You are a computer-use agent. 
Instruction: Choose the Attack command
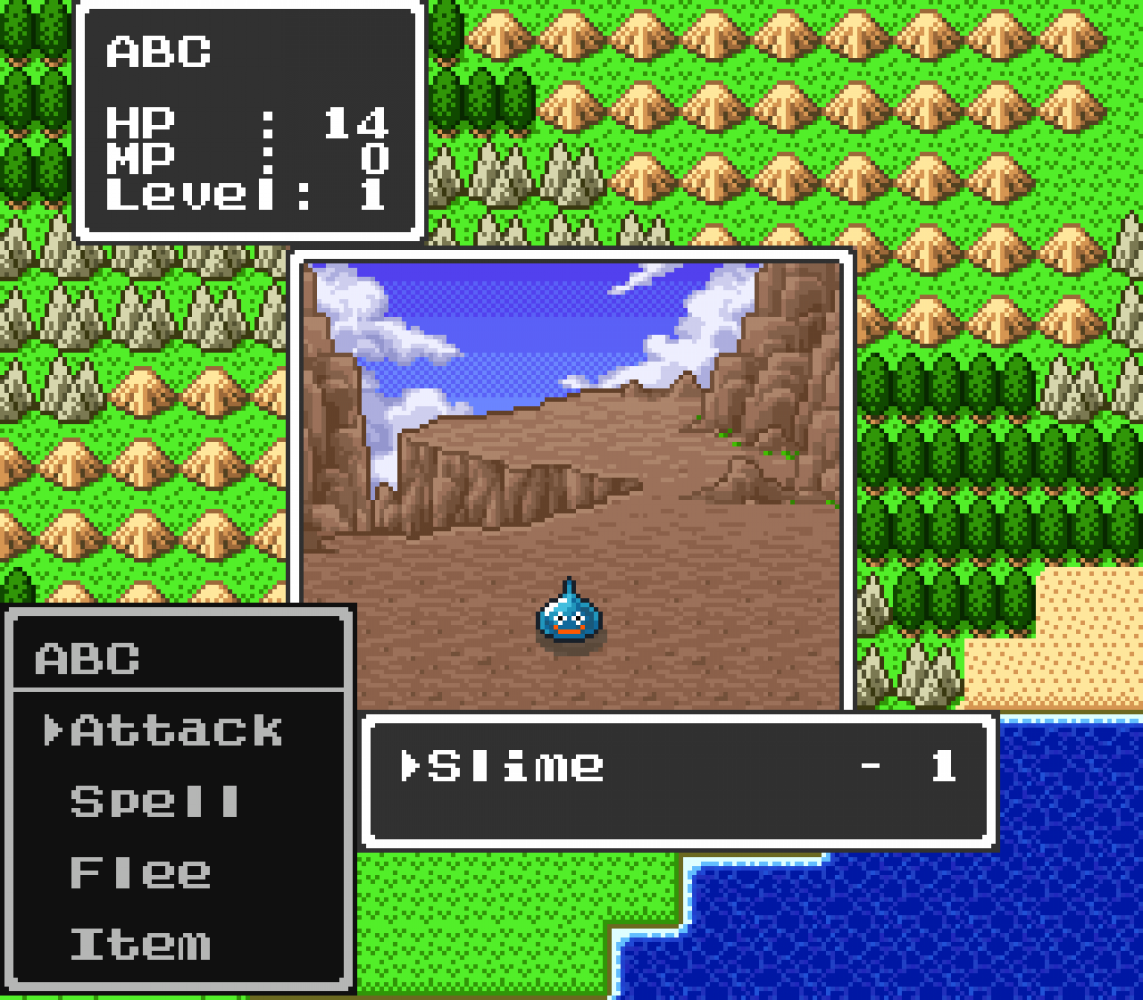tap(176, 731)
